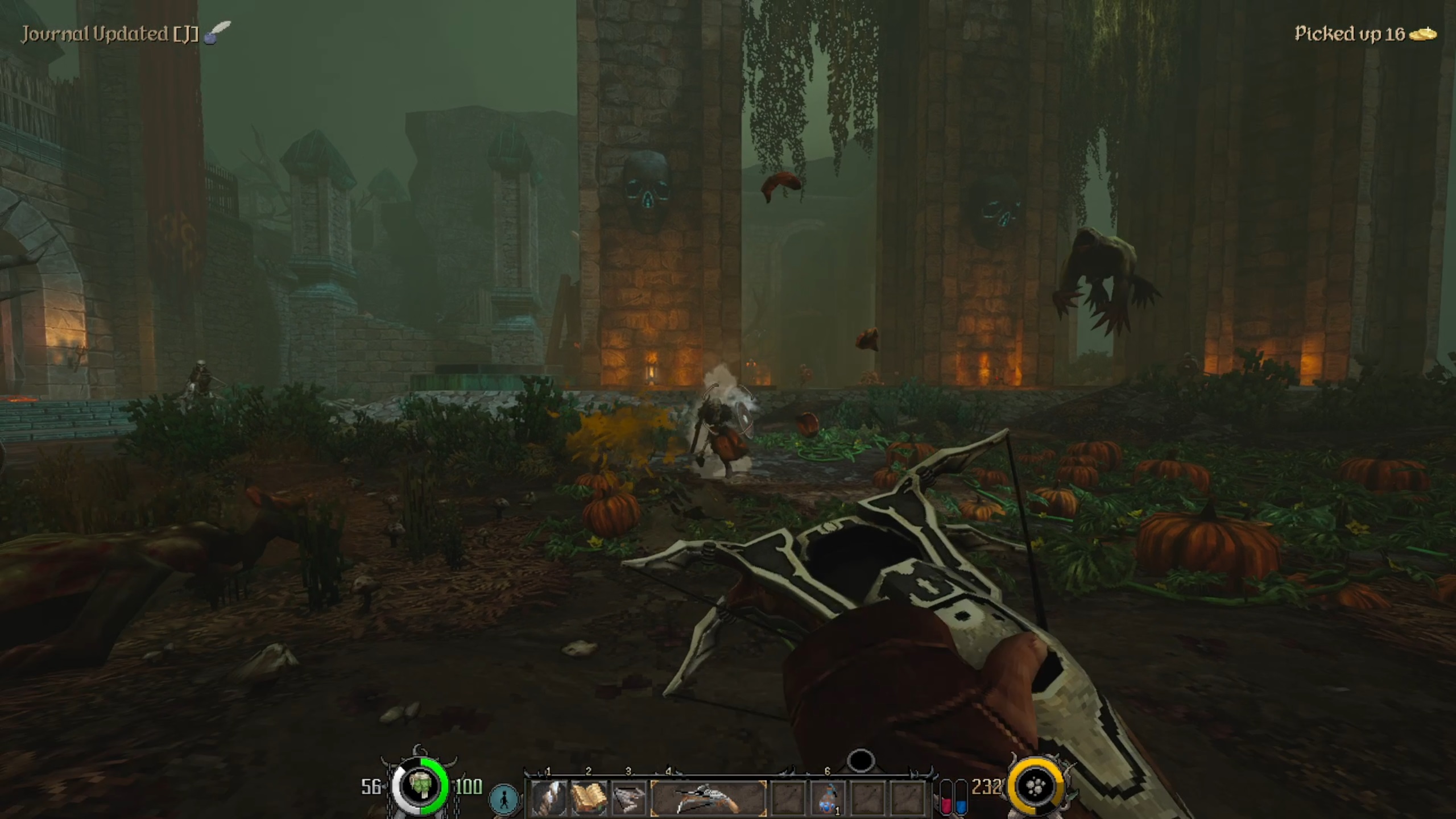
Task: Choose the open spellbook hotbar slot
Action: [x=589, y=798]
